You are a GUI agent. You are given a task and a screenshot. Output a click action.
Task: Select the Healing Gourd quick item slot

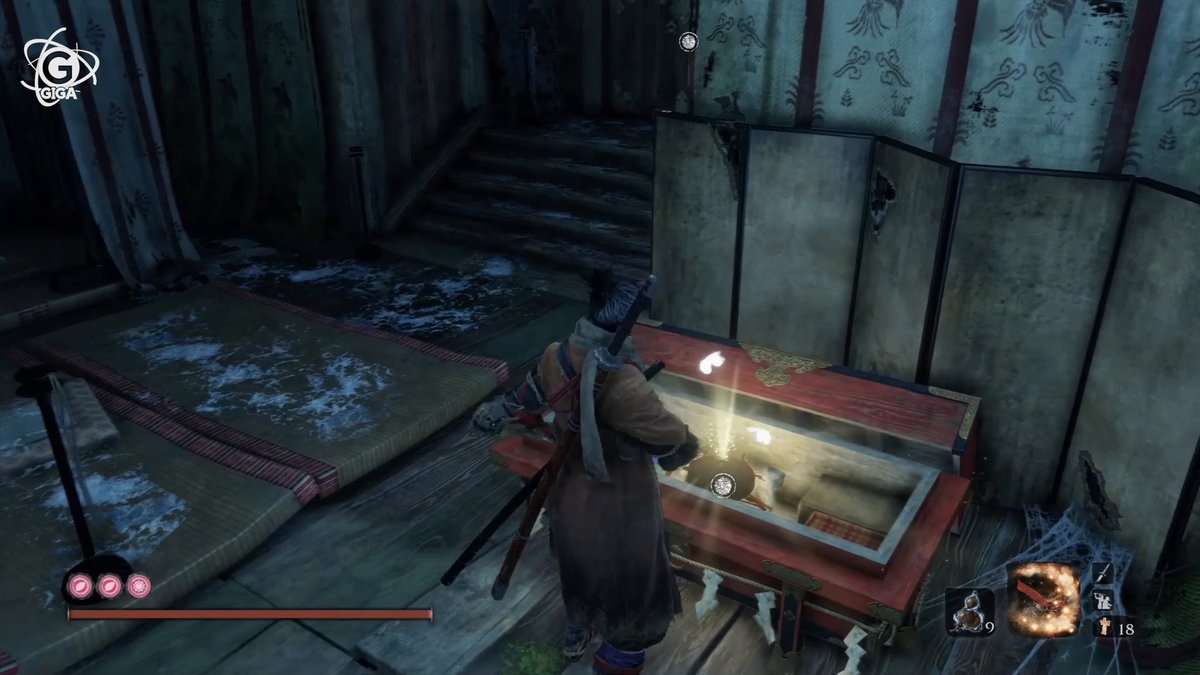[967, 611]
